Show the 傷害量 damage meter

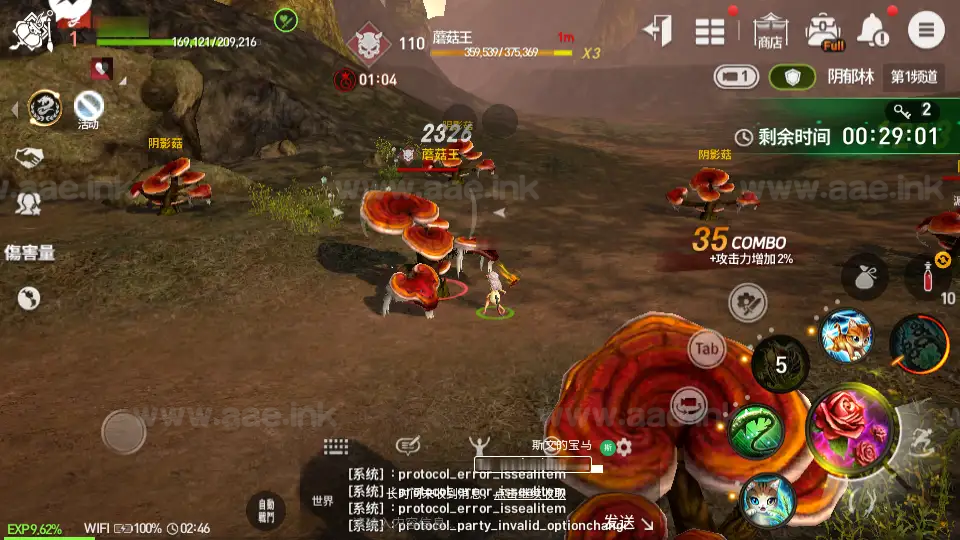(x=30, y=253)
